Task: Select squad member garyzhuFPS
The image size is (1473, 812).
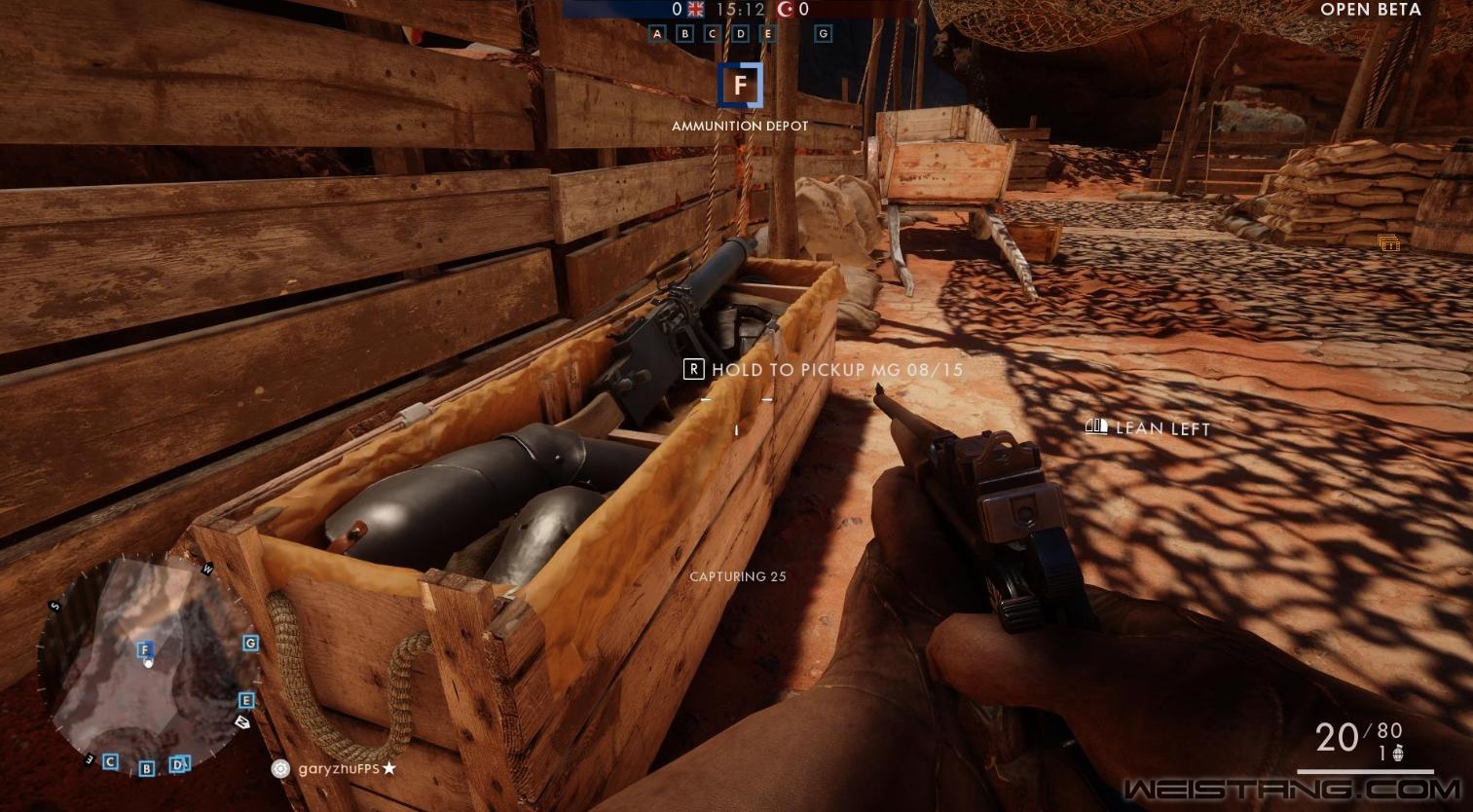Action: coord(338,768)
